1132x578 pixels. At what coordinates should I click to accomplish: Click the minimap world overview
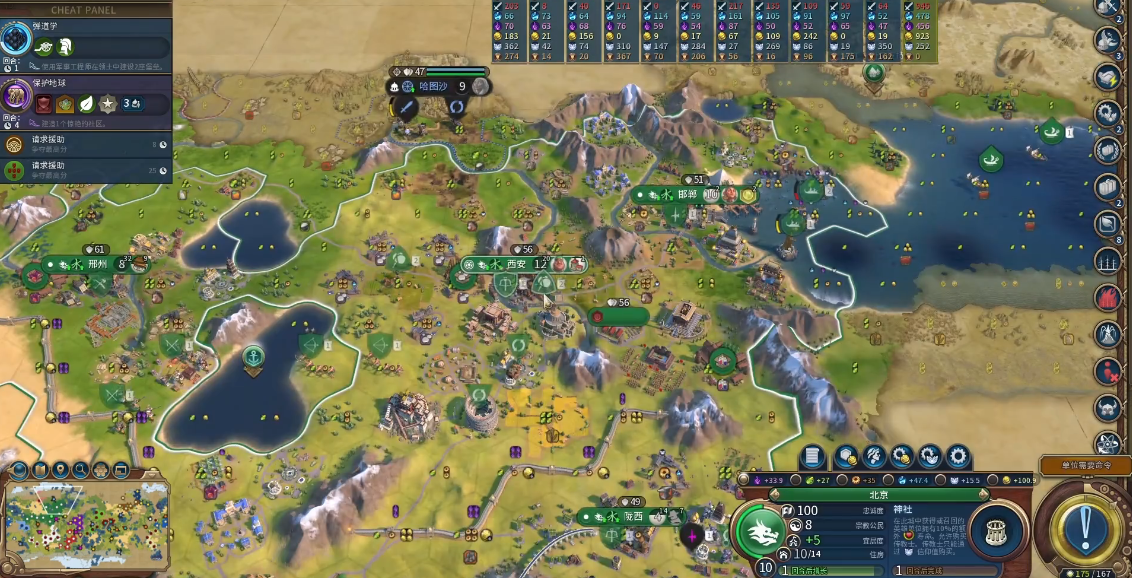coord(85,522)
